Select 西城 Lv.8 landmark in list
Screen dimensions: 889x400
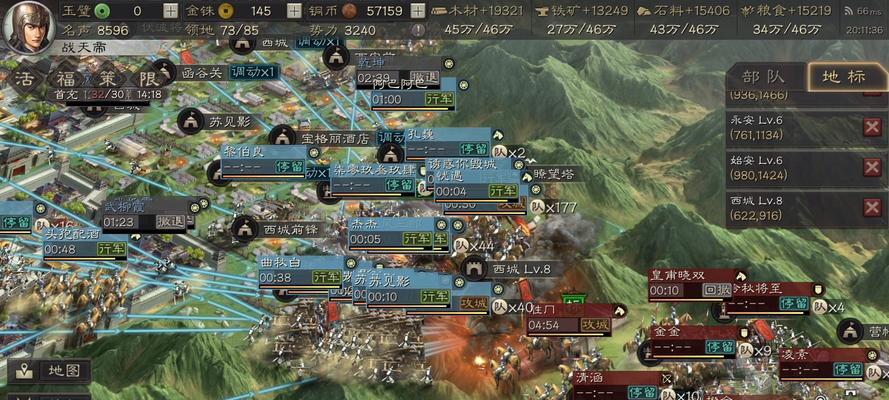tap(790, 207)
